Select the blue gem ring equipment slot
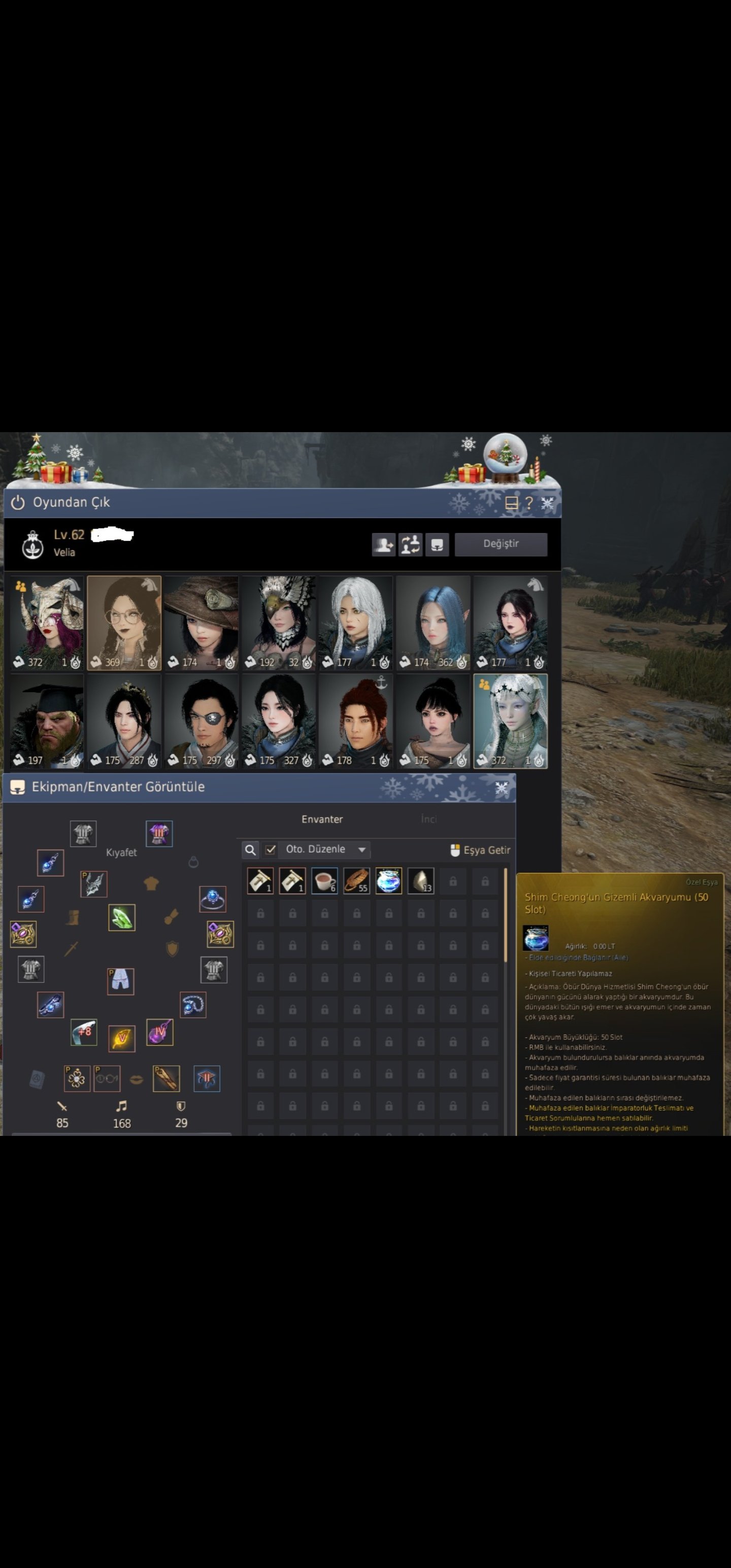The height and width of the screenshot is (1568, 731). click(x=212, y=898)
